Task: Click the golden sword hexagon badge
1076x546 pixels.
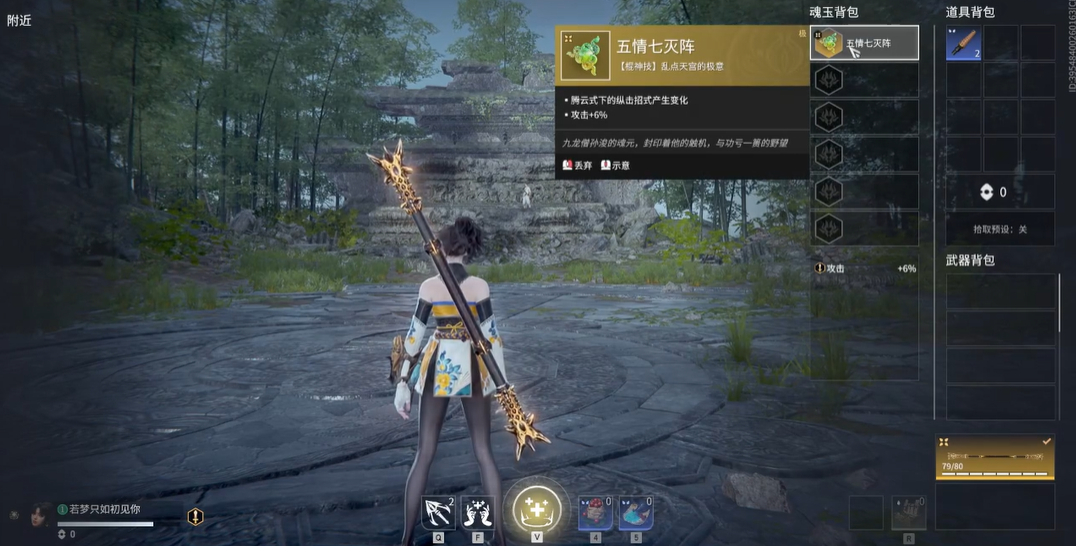Action: 196,517
